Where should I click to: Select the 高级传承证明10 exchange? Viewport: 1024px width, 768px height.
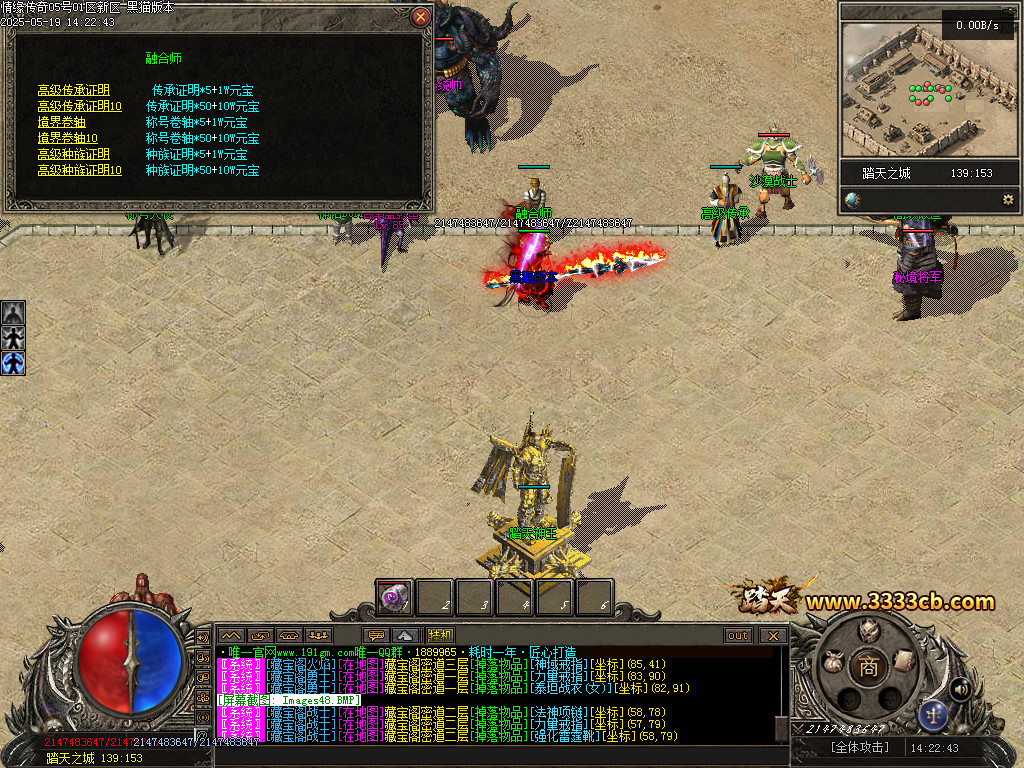(80, 106)
